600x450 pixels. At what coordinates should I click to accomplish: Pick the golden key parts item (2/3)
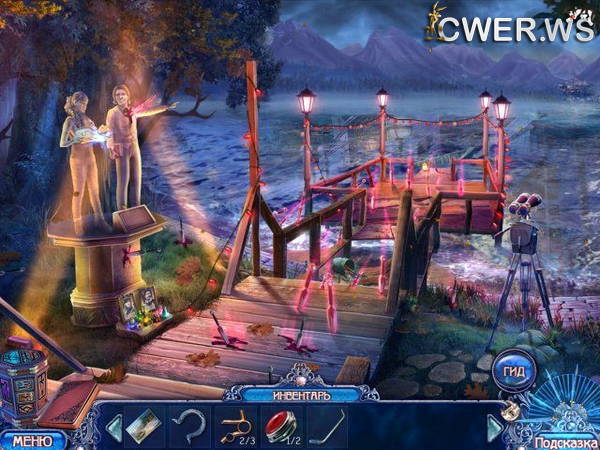point(235,427)
